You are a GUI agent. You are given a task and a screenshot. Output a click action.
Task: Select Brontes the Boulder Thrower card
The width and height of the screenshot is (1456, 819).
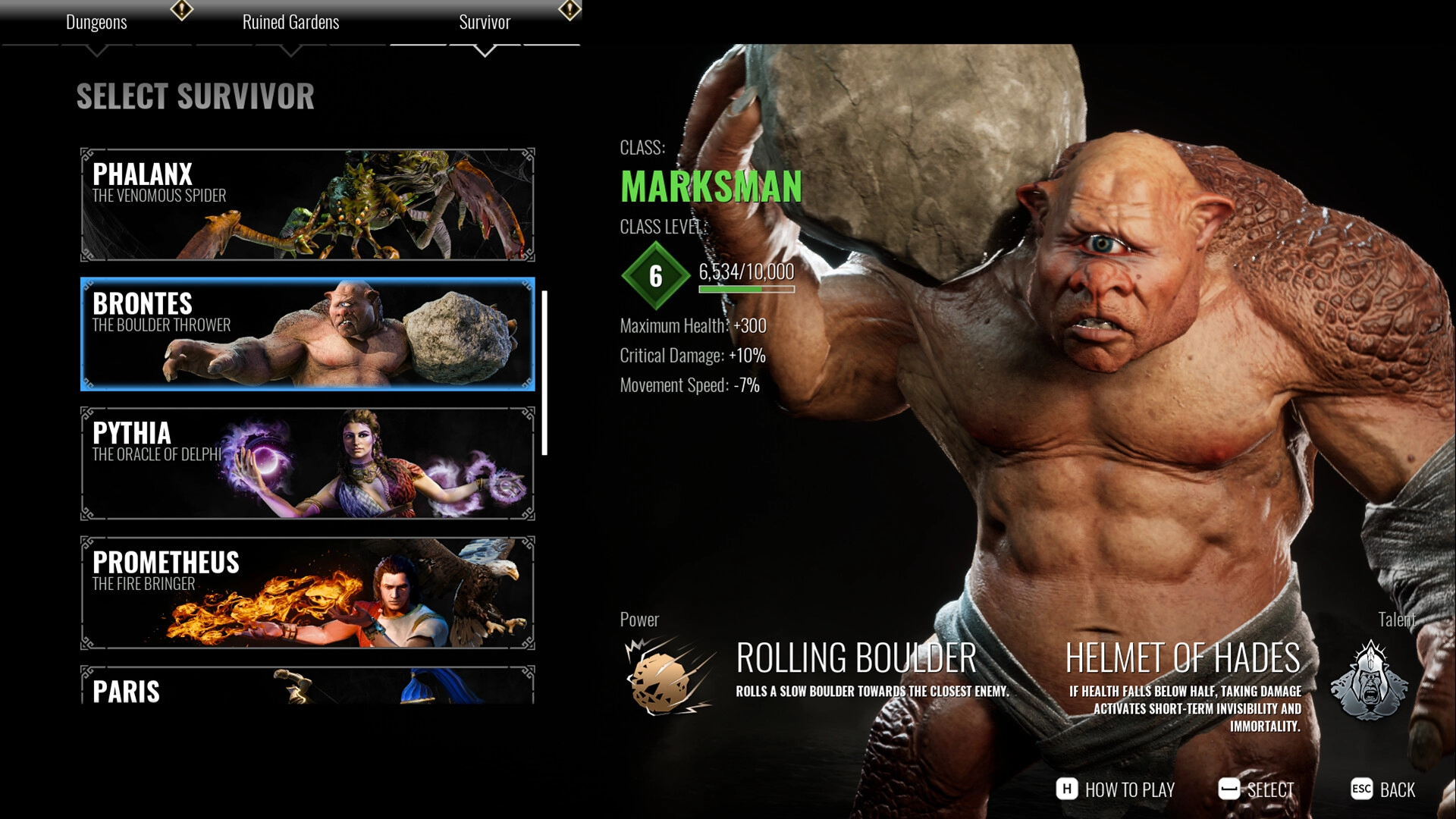click(307, 334)
